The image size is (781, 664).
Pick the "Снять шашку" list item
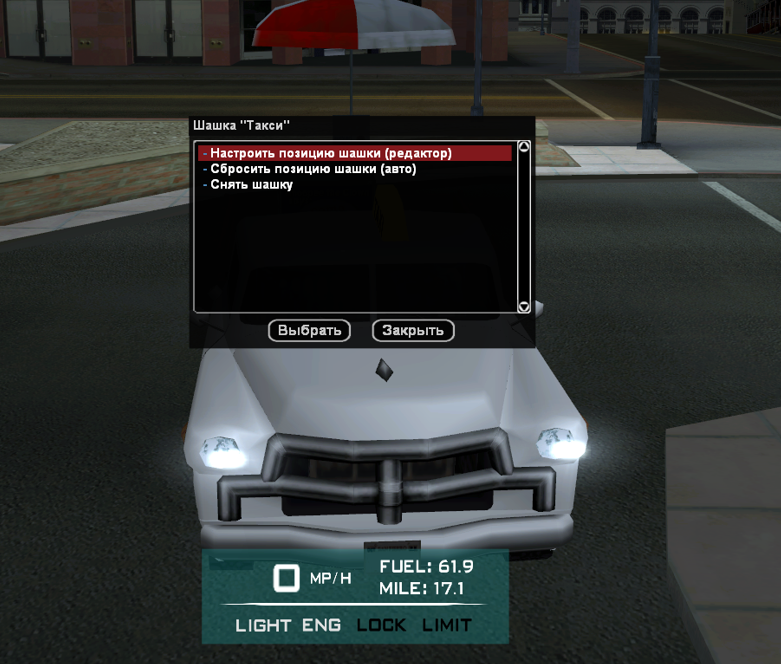click(251, 184)
